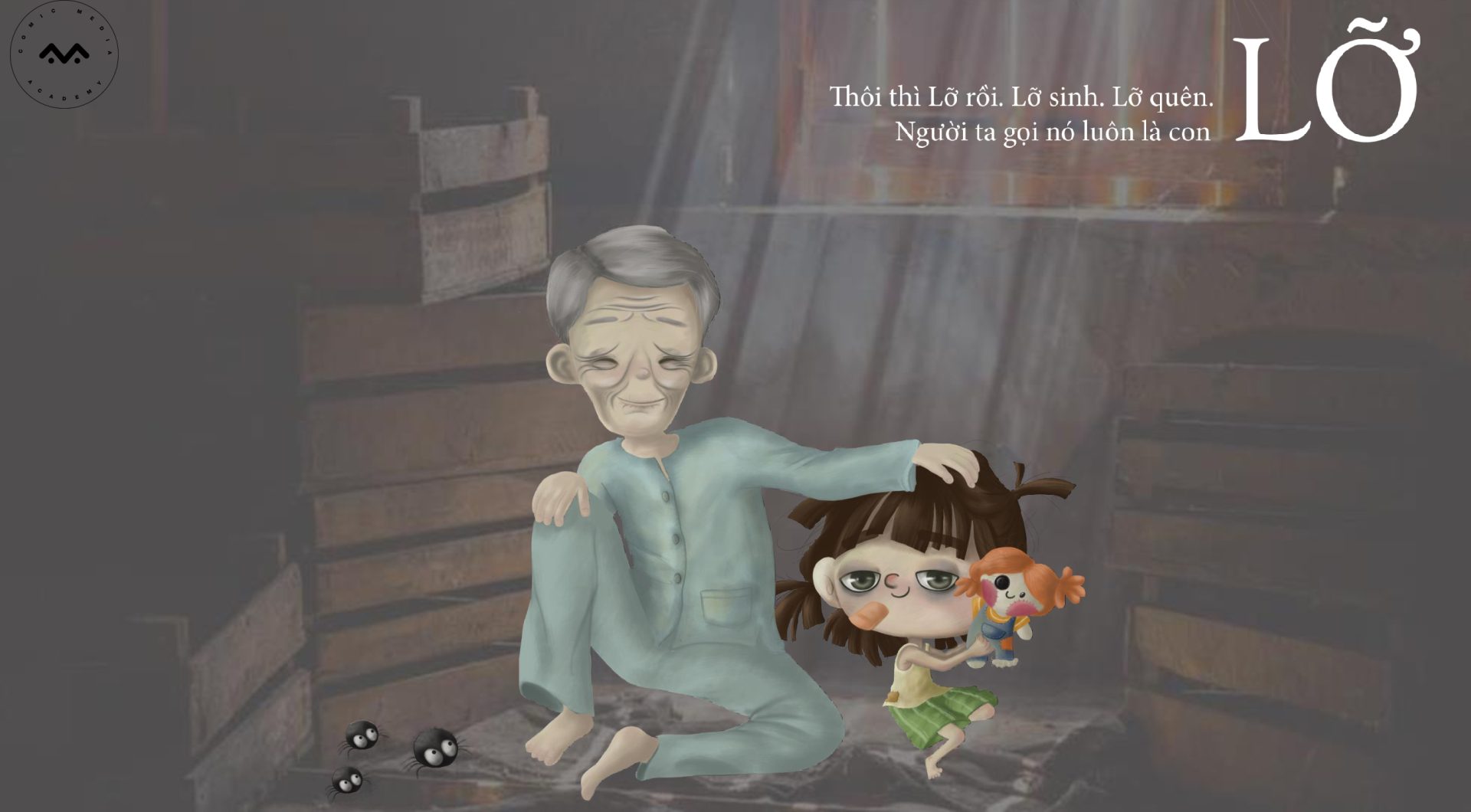Click the Comic Media Academy logo
Screen dimensions: 1471x812
tap(64, 54)
